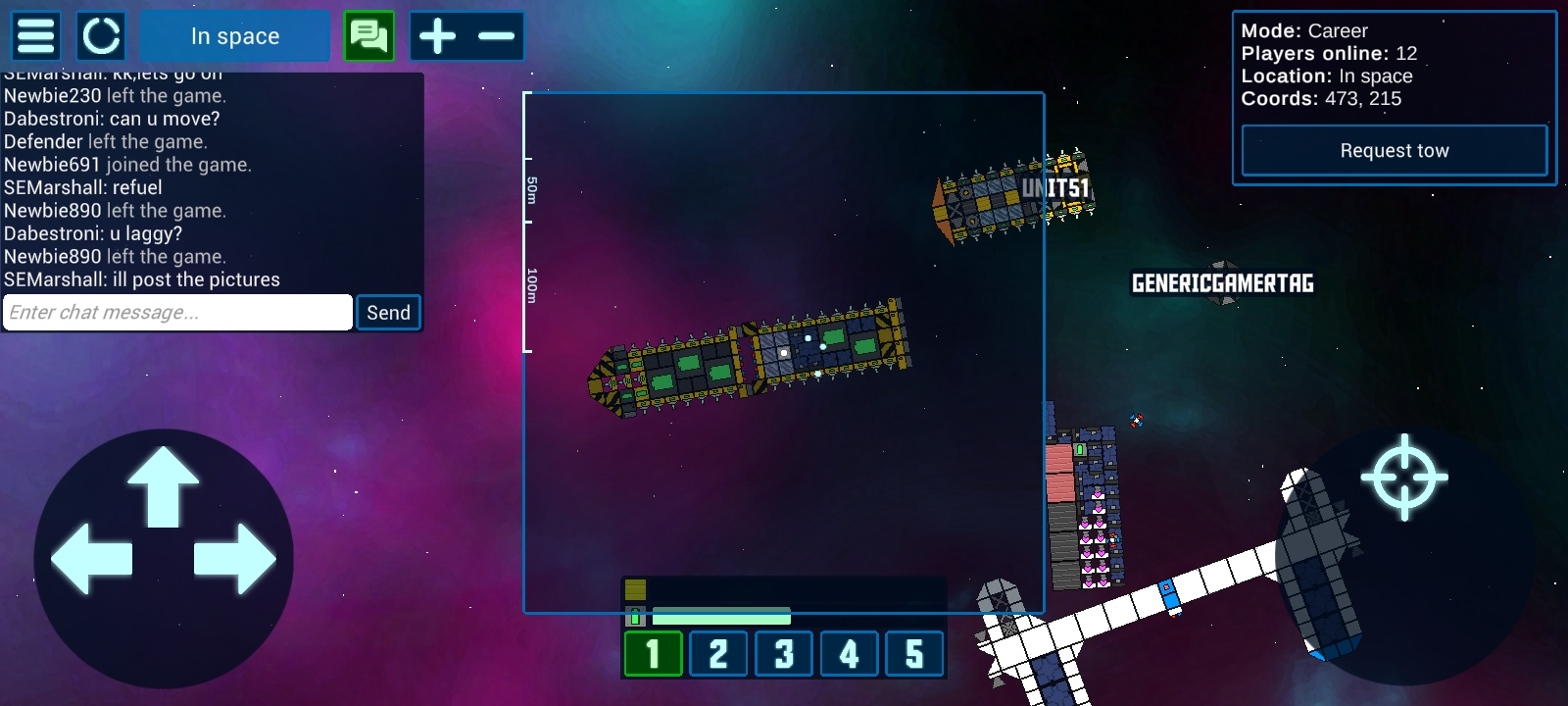Tap the right turn arrow
The image size is (1568, 706).
pos(235,558)
